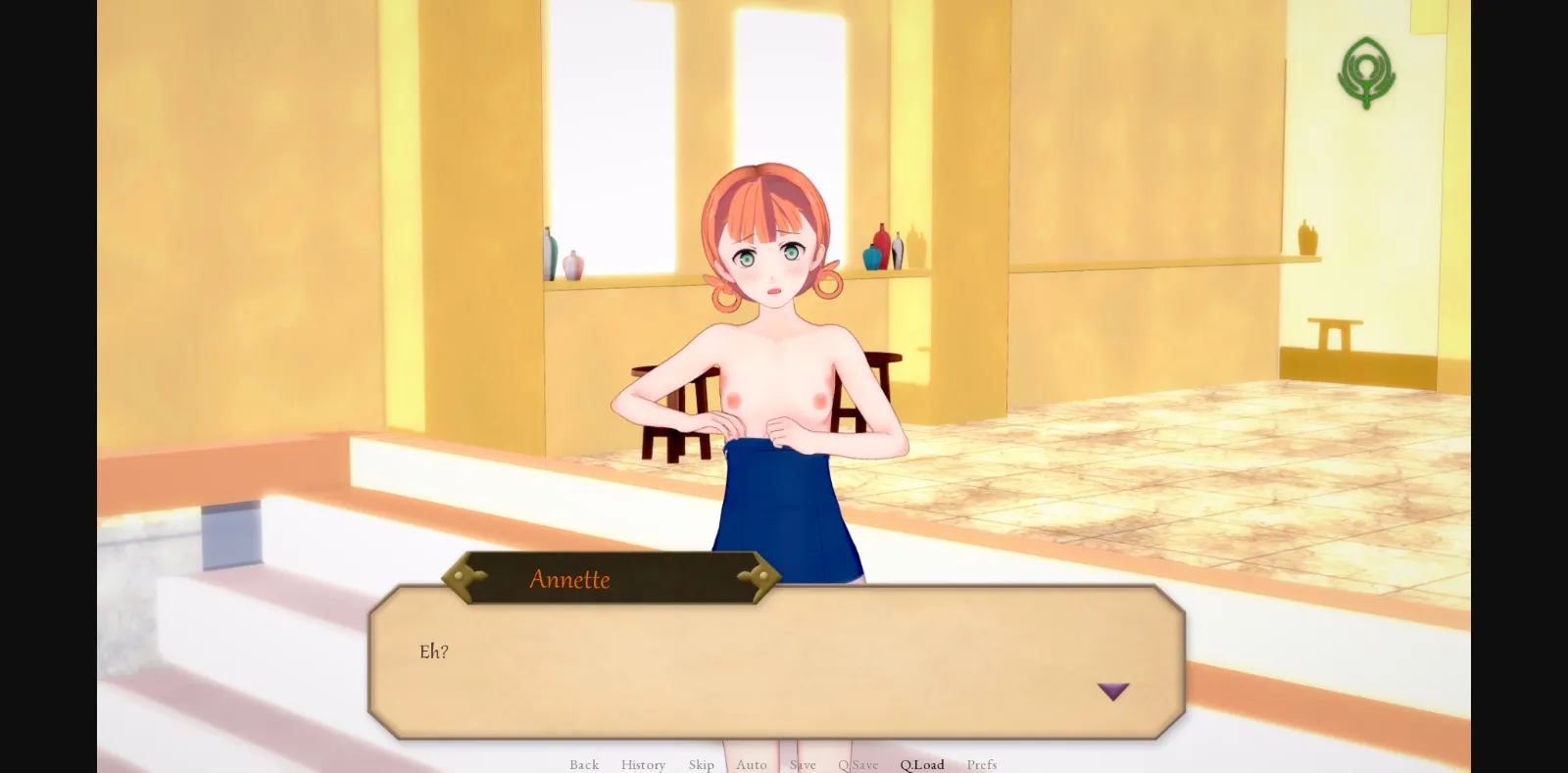The image size is (1568, 773).
Task: Select History from the bottom menu bar
Action: coord(643,765)
